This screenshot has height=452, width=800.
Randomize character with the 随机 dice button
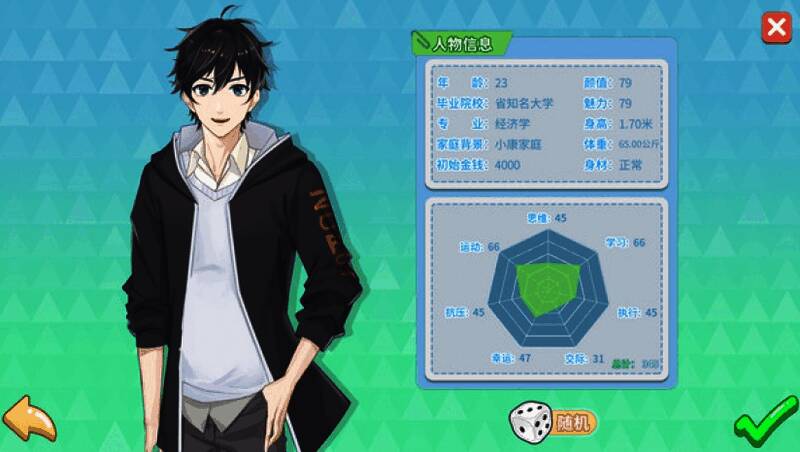click(x=554, y=421)
